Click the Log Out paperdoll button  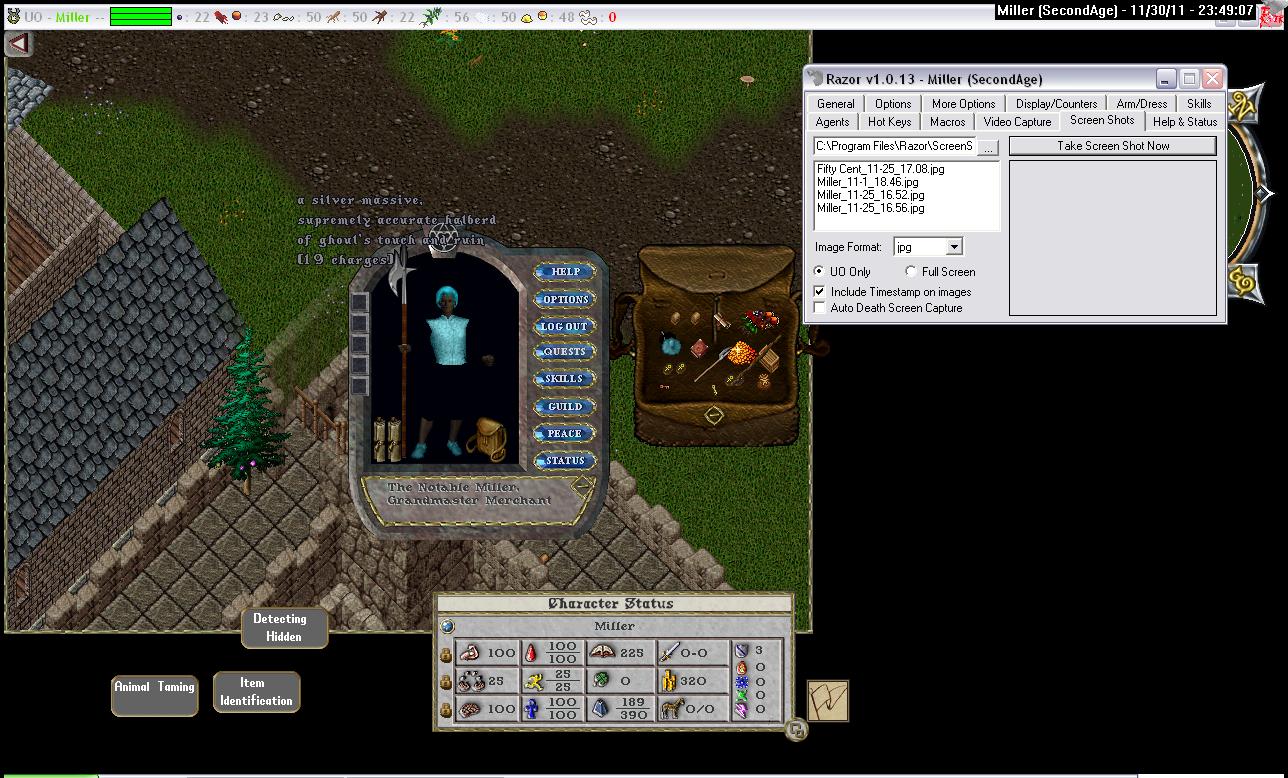(x=565, y=326)
